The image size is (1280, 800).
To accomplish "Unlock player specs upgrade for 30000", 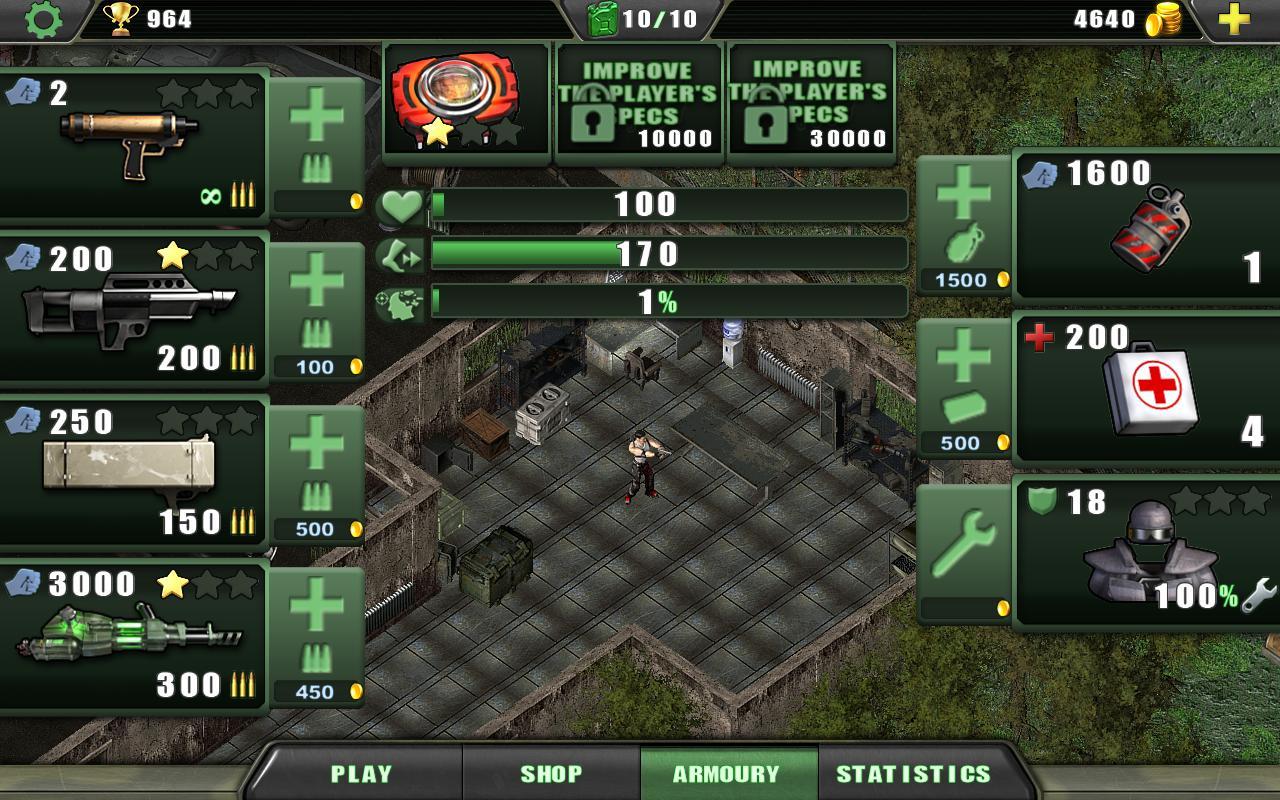I will click(x=810, y=100).
